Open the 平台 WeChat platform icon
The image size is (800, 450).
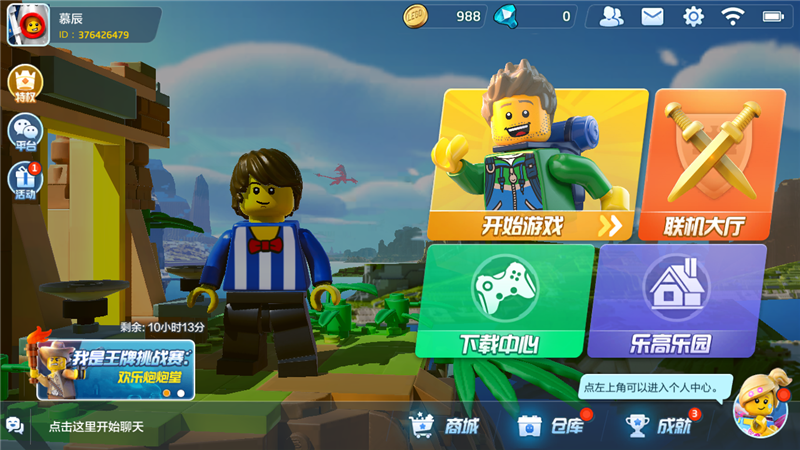[25, 132]
